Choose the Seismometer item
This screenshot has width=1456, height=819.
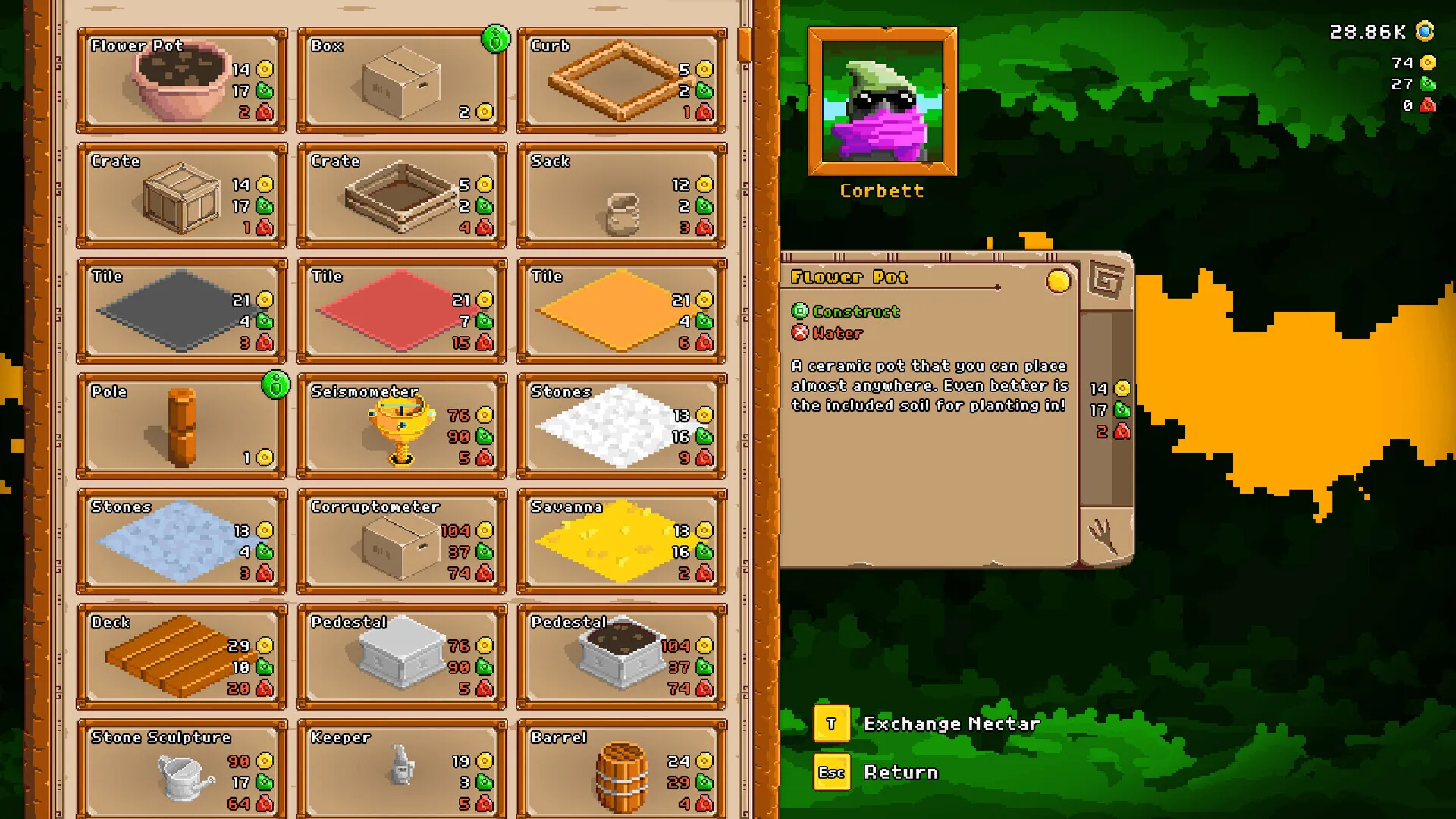coord(401,426)
